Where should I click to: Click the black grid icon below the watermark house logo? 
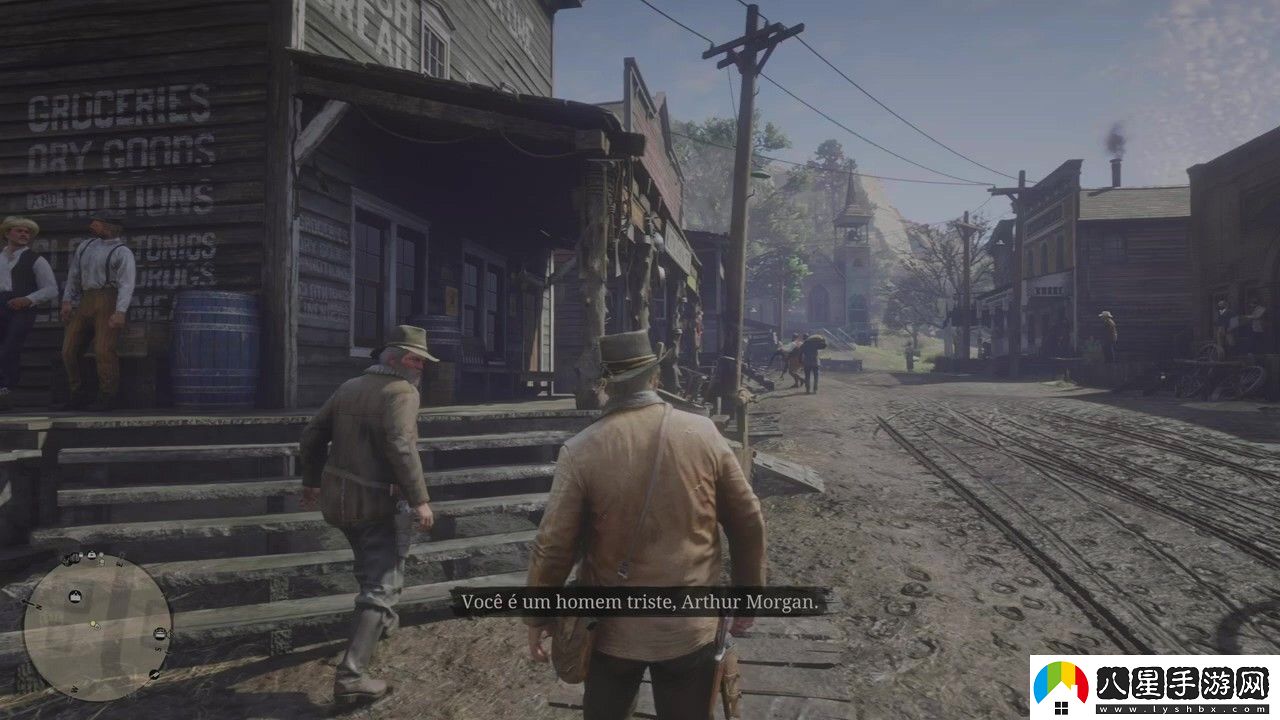[x=1062, y=708]
